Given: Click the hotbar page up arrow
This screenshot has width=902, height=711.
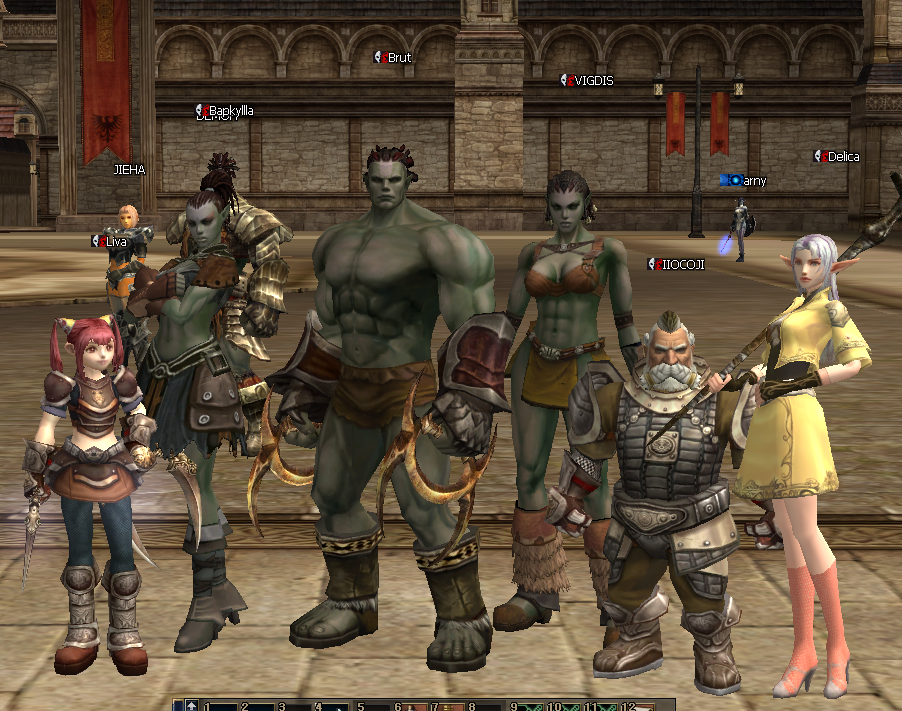Looking at the screenshot, I should pyautogui.click(x=191, y=706).
